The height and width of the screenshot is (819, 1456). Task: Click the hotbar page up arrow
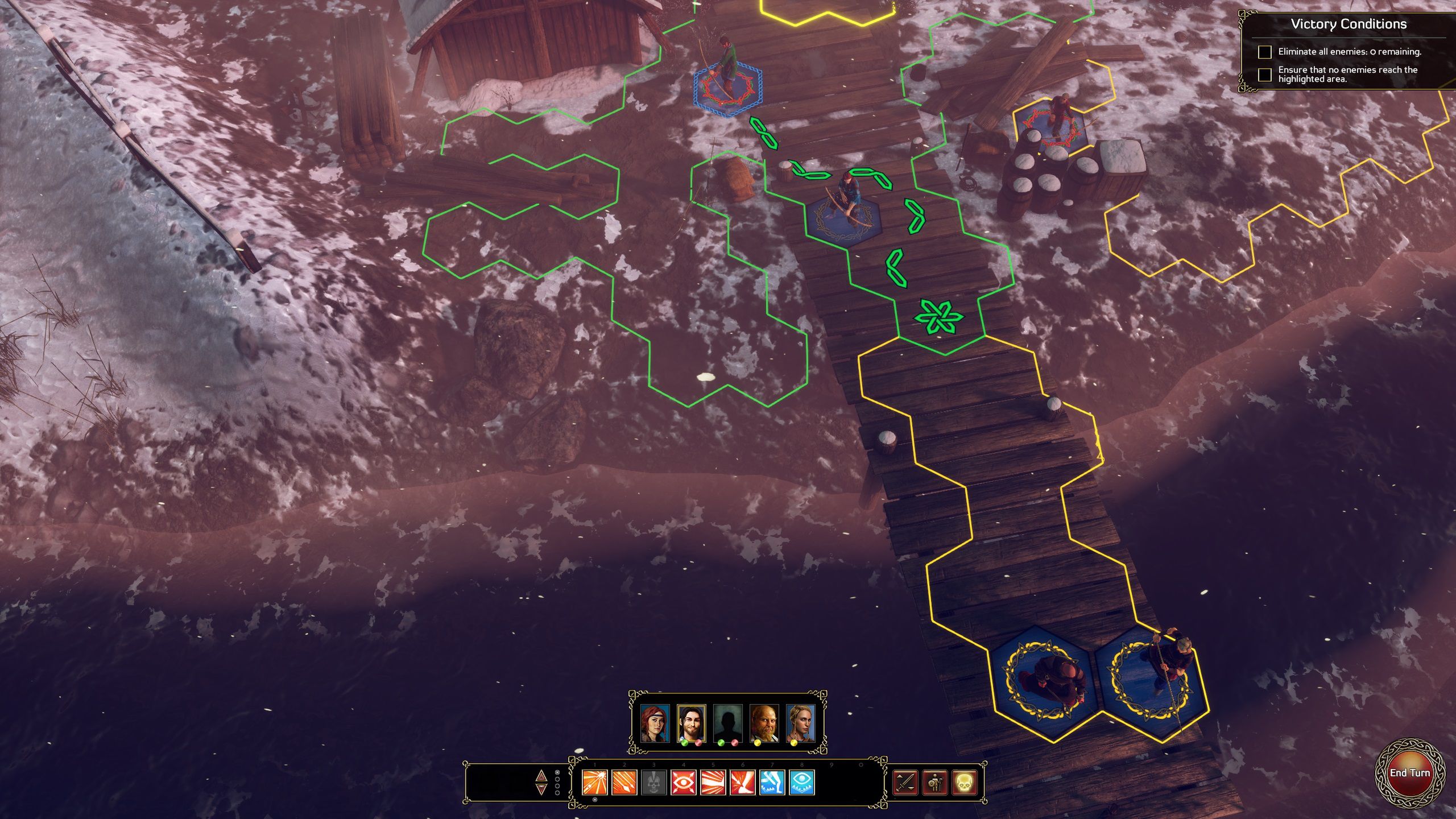pyautogui.click(x=541, y=776)
